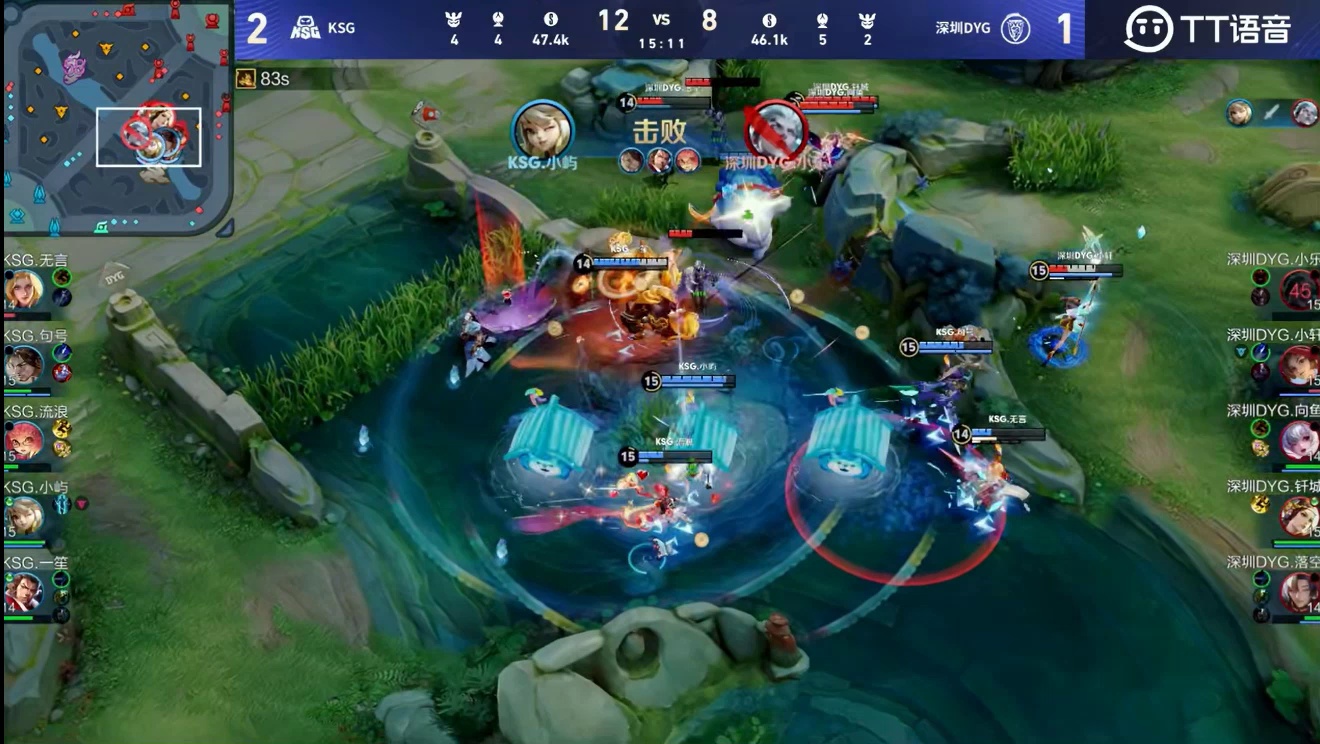Click the kill feed entry below TT语音

tap(1271, 113)
